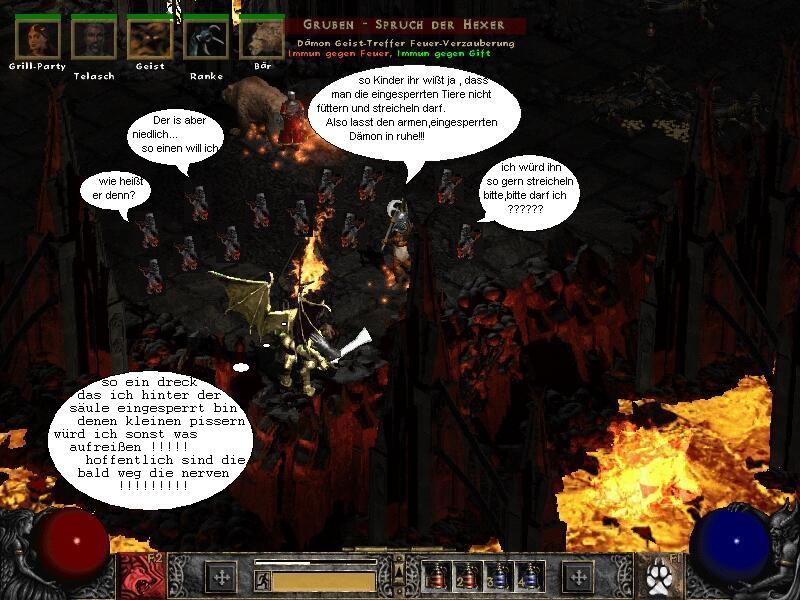Drink the blue mana potion in belt slot 3
Image resolution: width=800 pixels, height=600 pixels.
point(499,577)
